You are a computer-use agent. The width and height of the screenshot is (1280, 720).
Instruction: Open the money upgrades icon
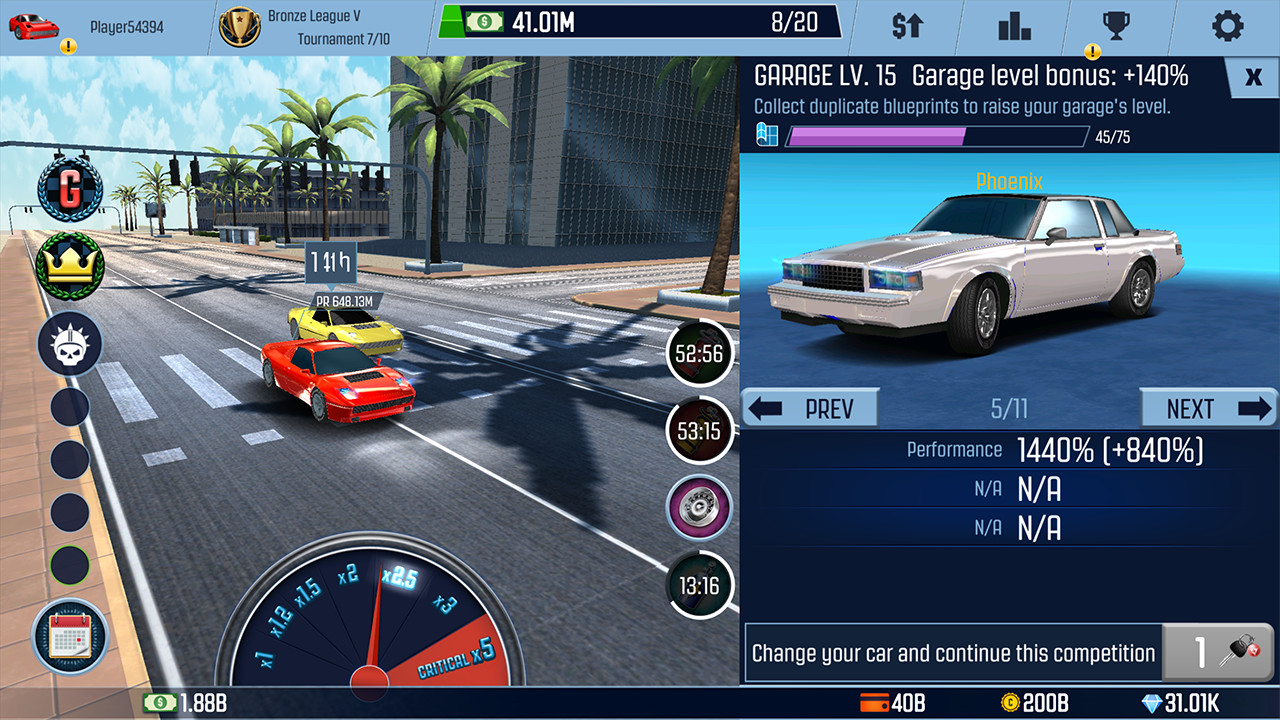point(905,27)
